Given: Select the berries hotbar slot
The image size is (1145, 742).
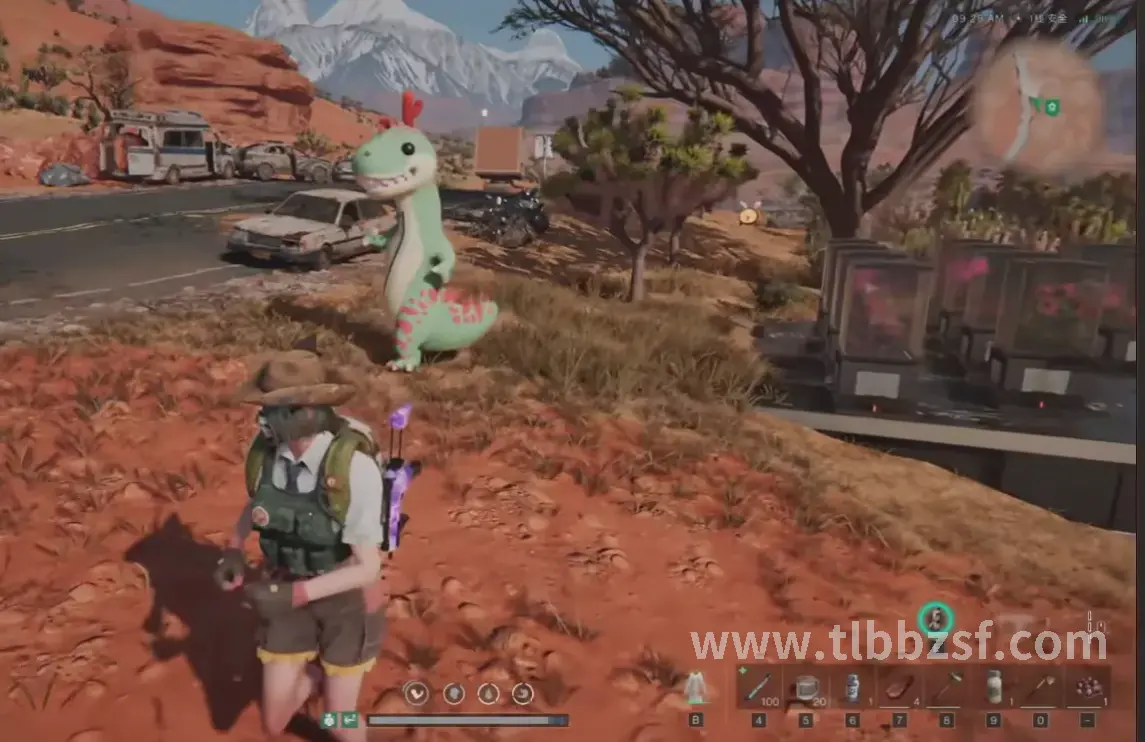Looking at the screenshot, I should coord(1087,687).
